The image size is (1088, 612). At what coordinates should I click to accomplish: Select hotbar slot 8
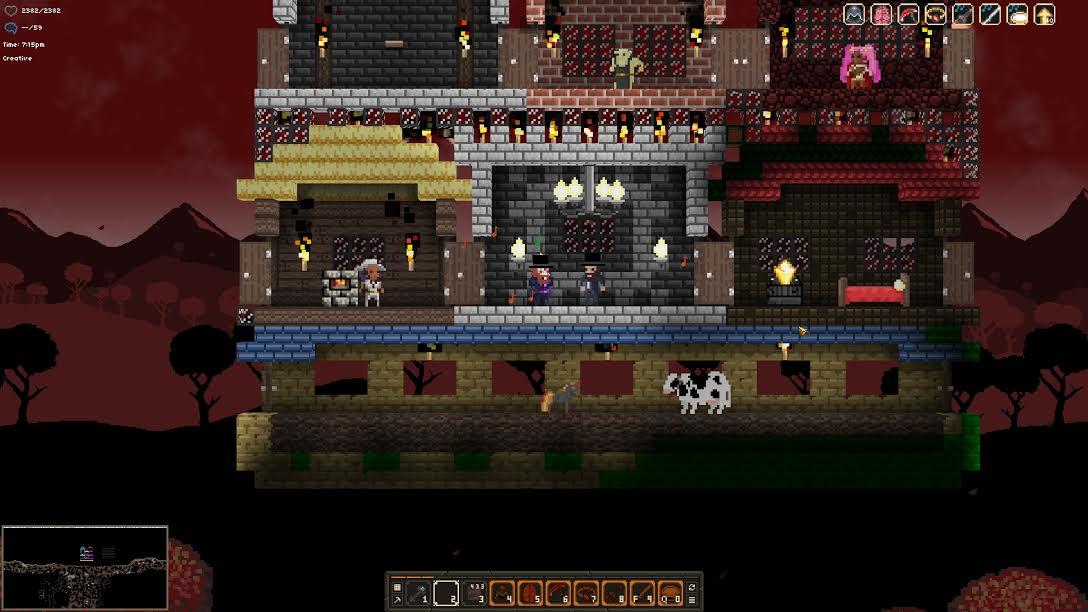[x=614, y=591]
